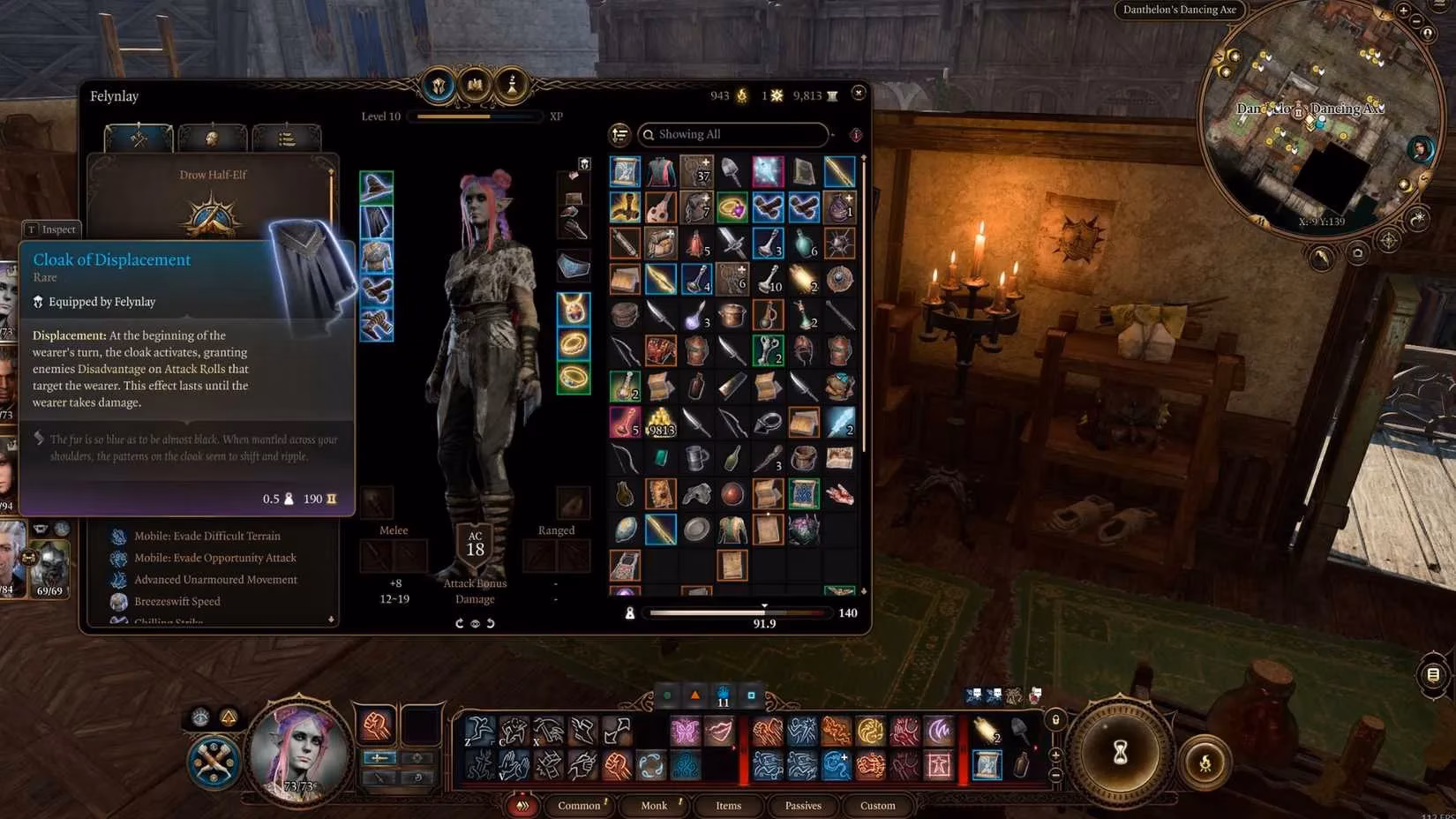End turn with the hourglass button
Viewport: 1456px width, 819px height.
click(1120, 752)
